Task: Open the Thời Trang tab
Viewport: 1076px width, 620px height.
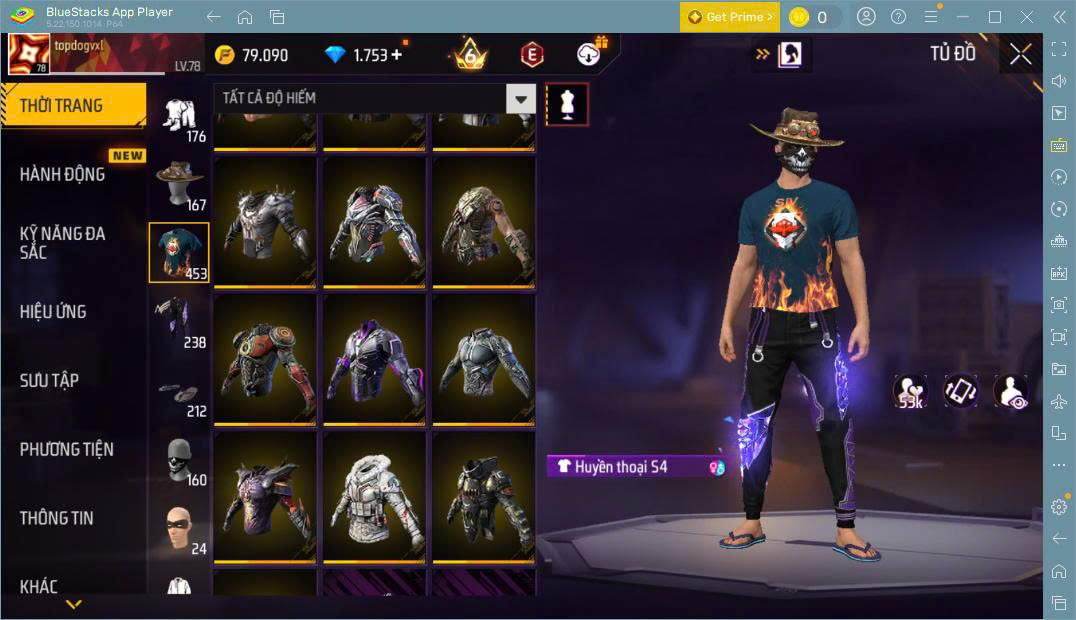Action: [x=72, y=105]
